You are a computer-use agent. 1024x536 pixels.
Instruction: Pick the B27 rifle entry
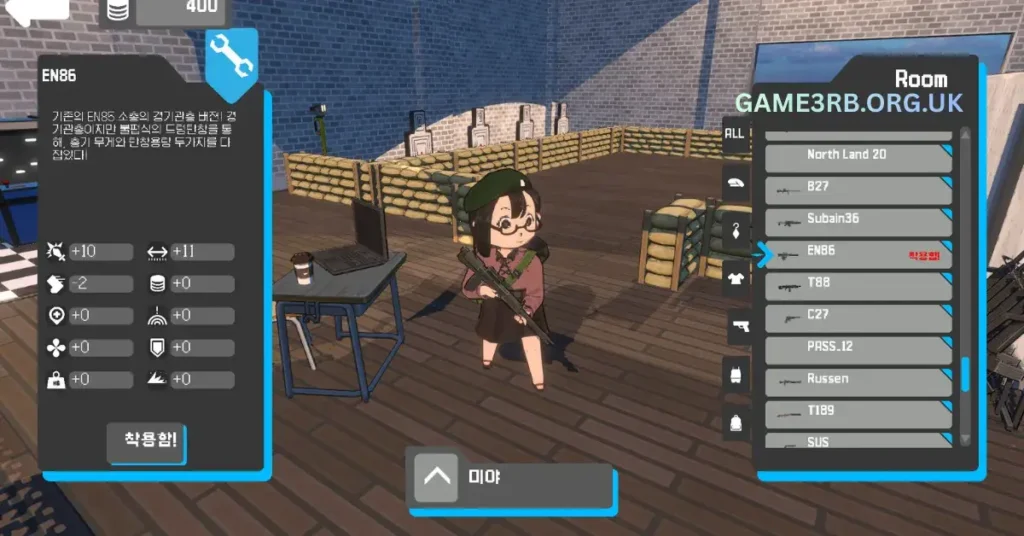[x=858, y=187]
